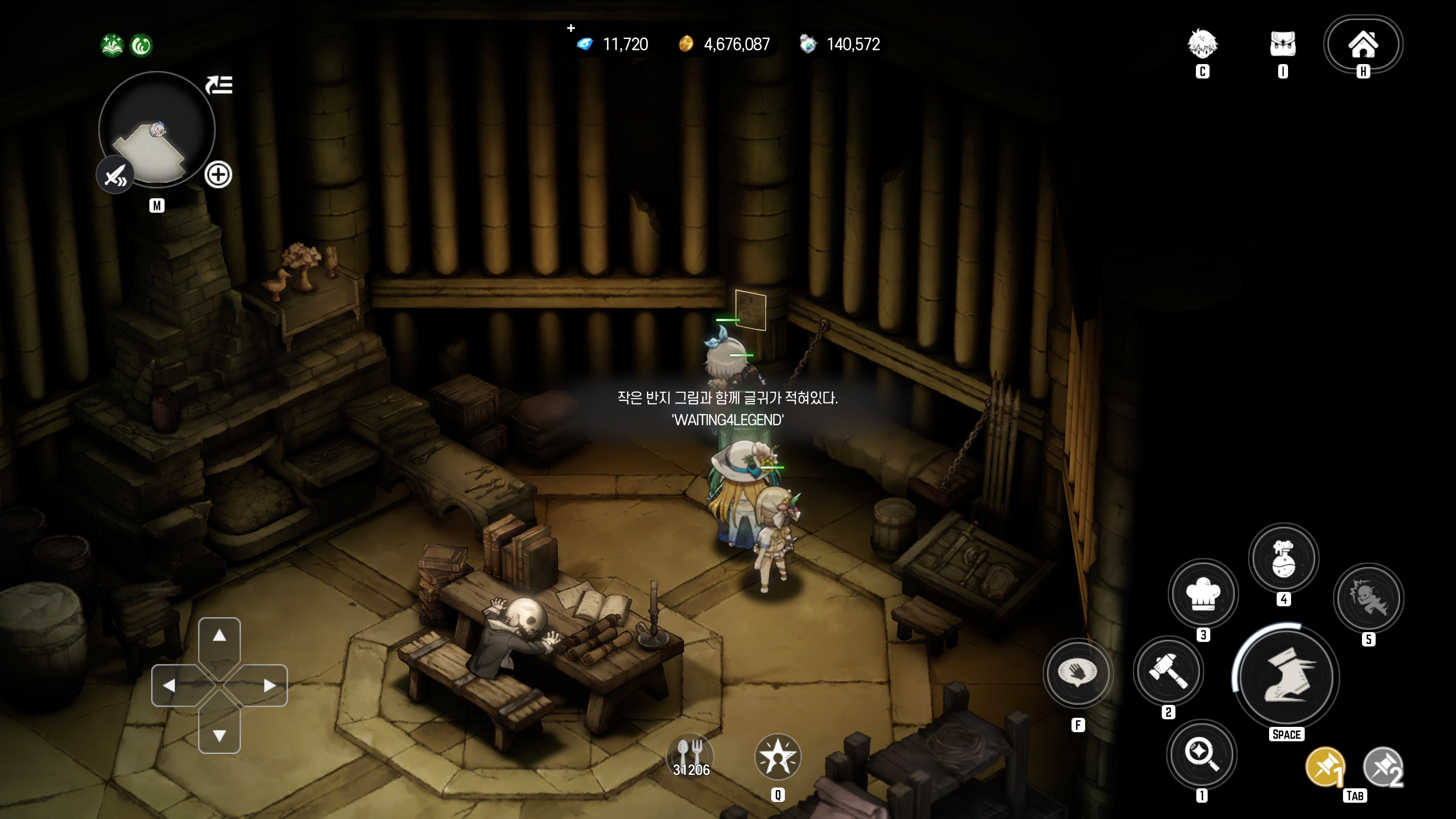Select the hammer tool button

pos(1168,672)
